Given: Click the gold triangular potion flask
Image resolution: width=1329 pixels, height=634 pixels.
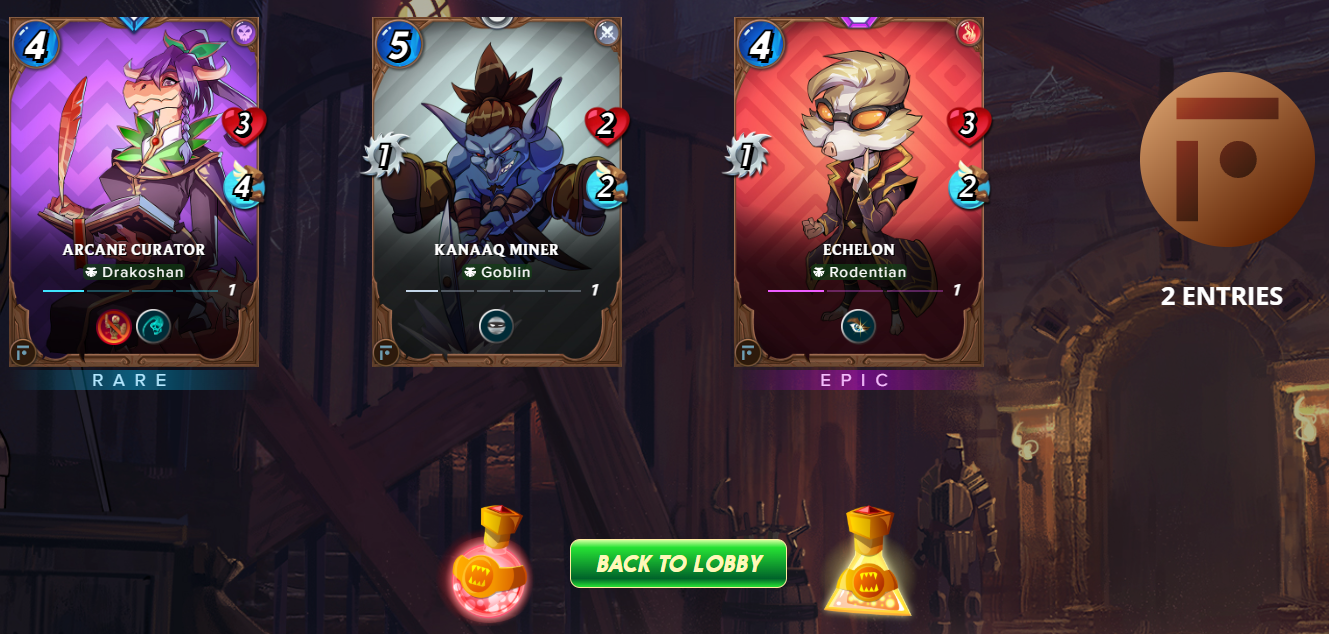Looking at the screenshot, I should pyautogui.click(x=867, y=566).
